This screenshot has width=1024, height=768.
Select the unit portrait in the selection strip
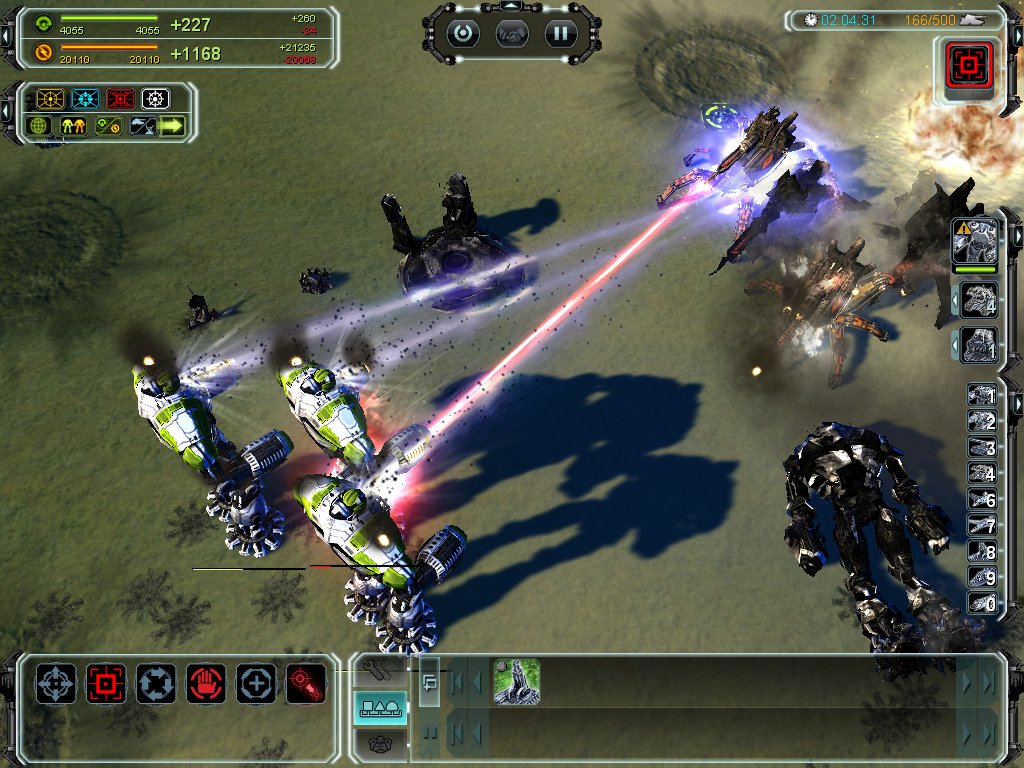click(x=516, y=681)
